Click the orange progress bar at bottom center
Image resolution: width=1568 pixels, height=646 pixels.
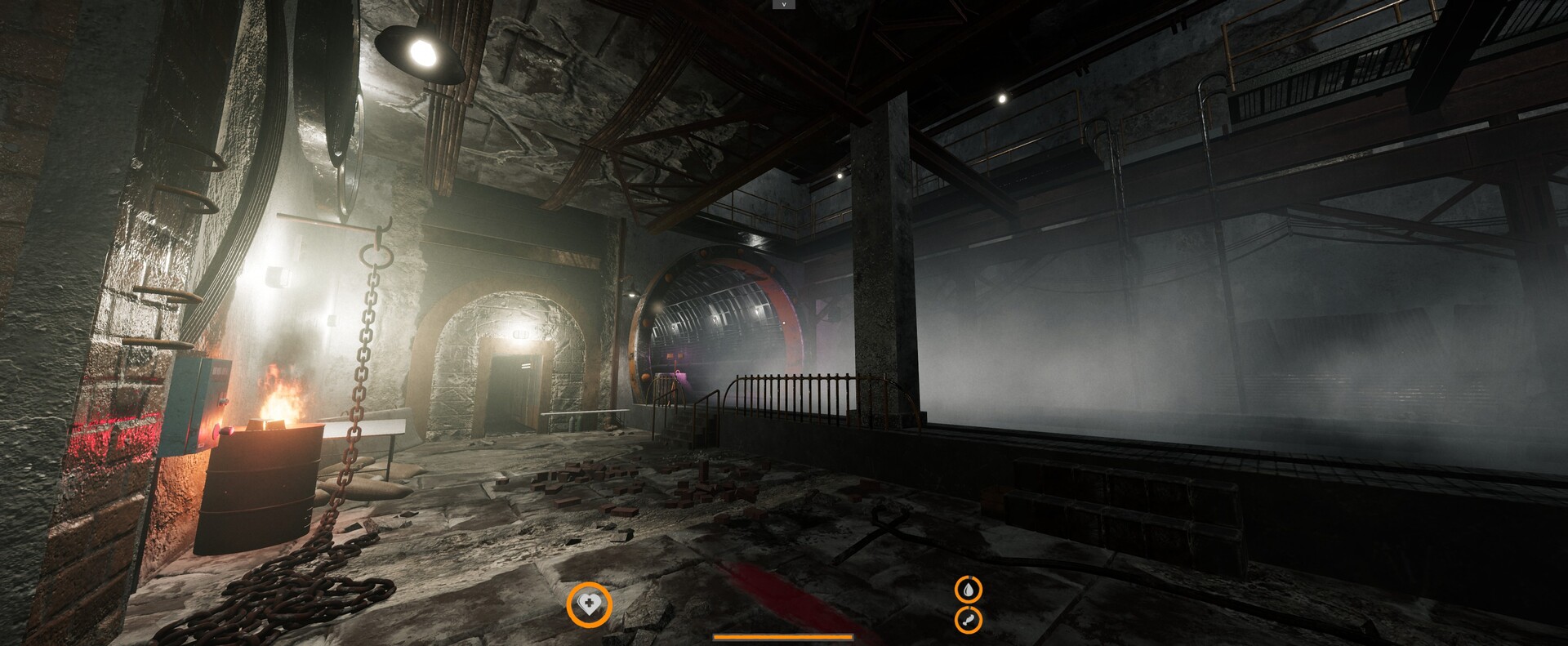tap(782, 637)
